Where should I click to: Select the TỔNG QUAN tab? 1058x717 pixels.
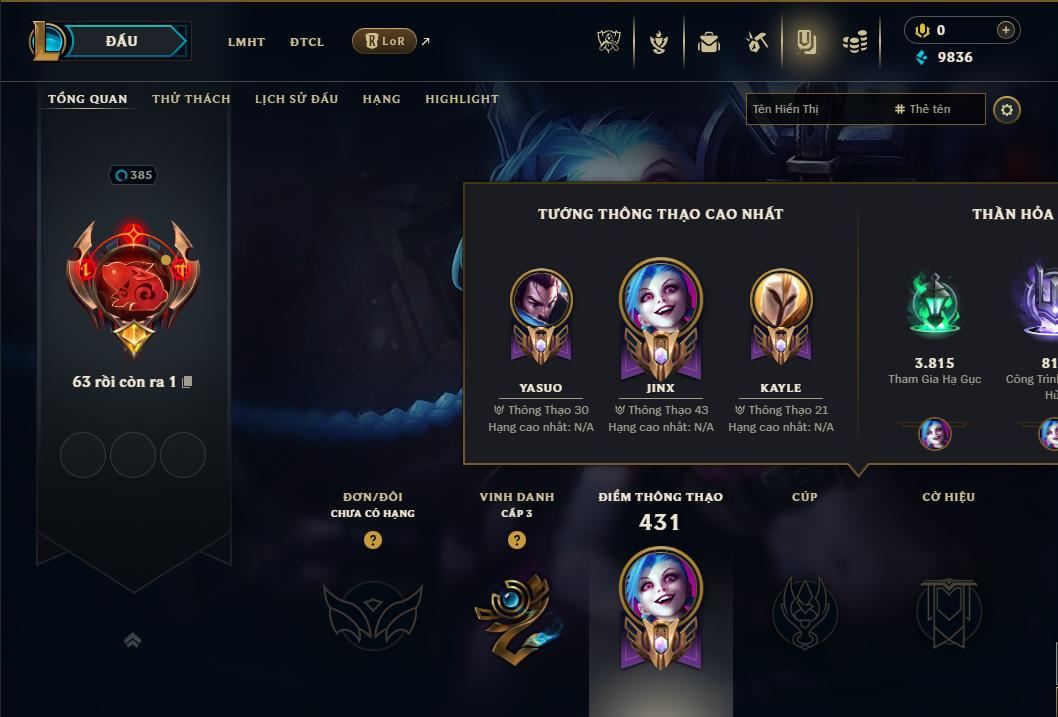(88, 99)
